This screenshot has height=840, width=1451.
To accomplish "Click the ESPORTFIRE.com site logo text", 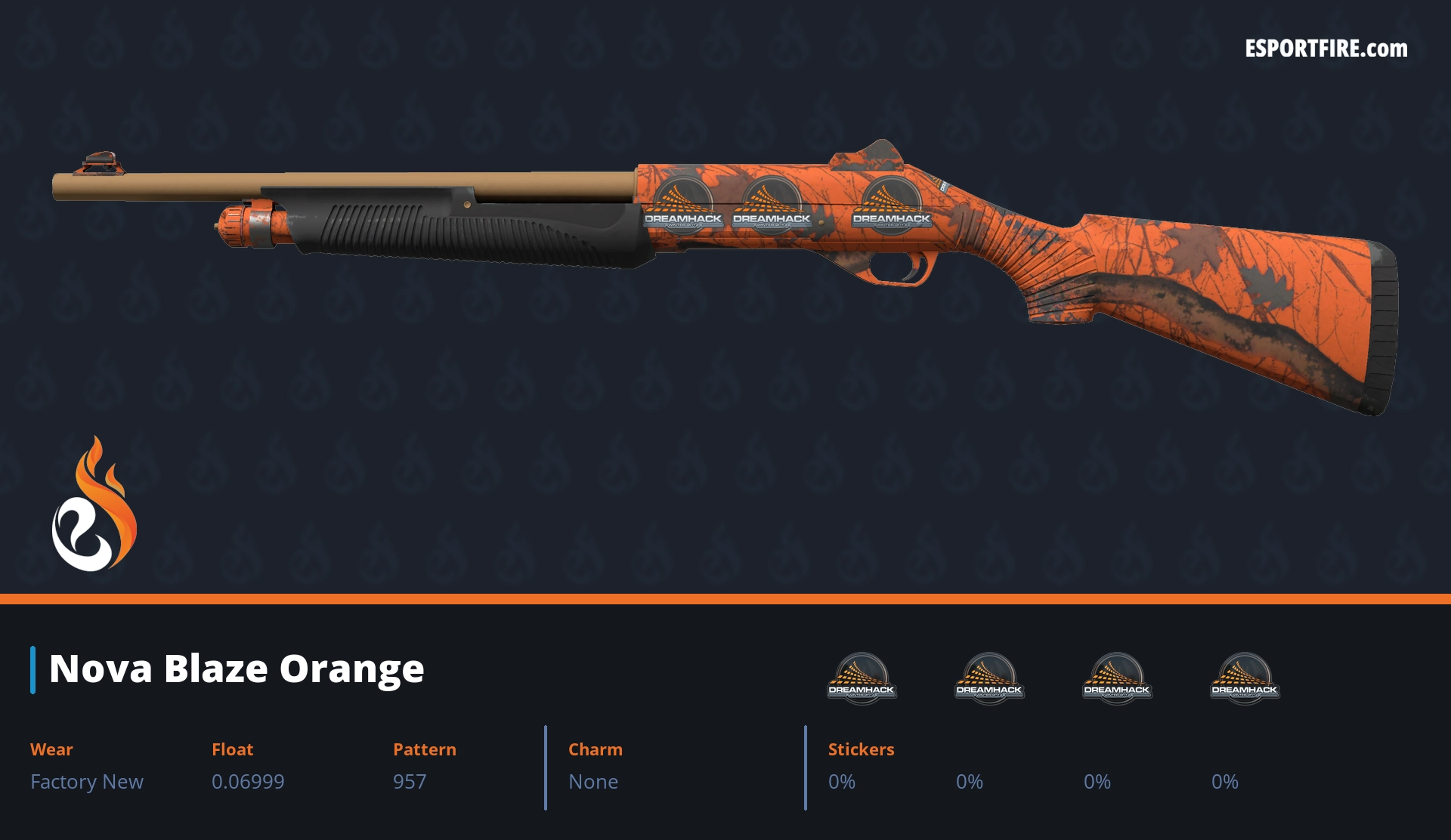I will (x=1326, y=49).
